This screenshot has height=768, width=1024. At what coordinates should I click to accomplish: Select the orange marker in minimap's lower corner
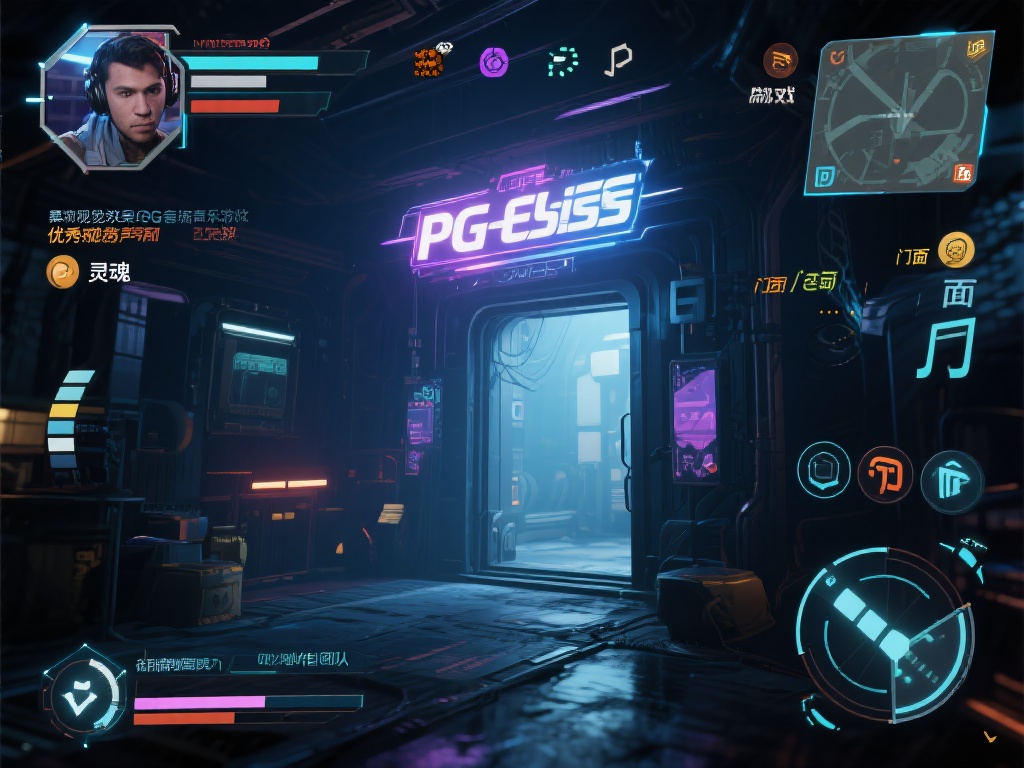tap(963, 172)
